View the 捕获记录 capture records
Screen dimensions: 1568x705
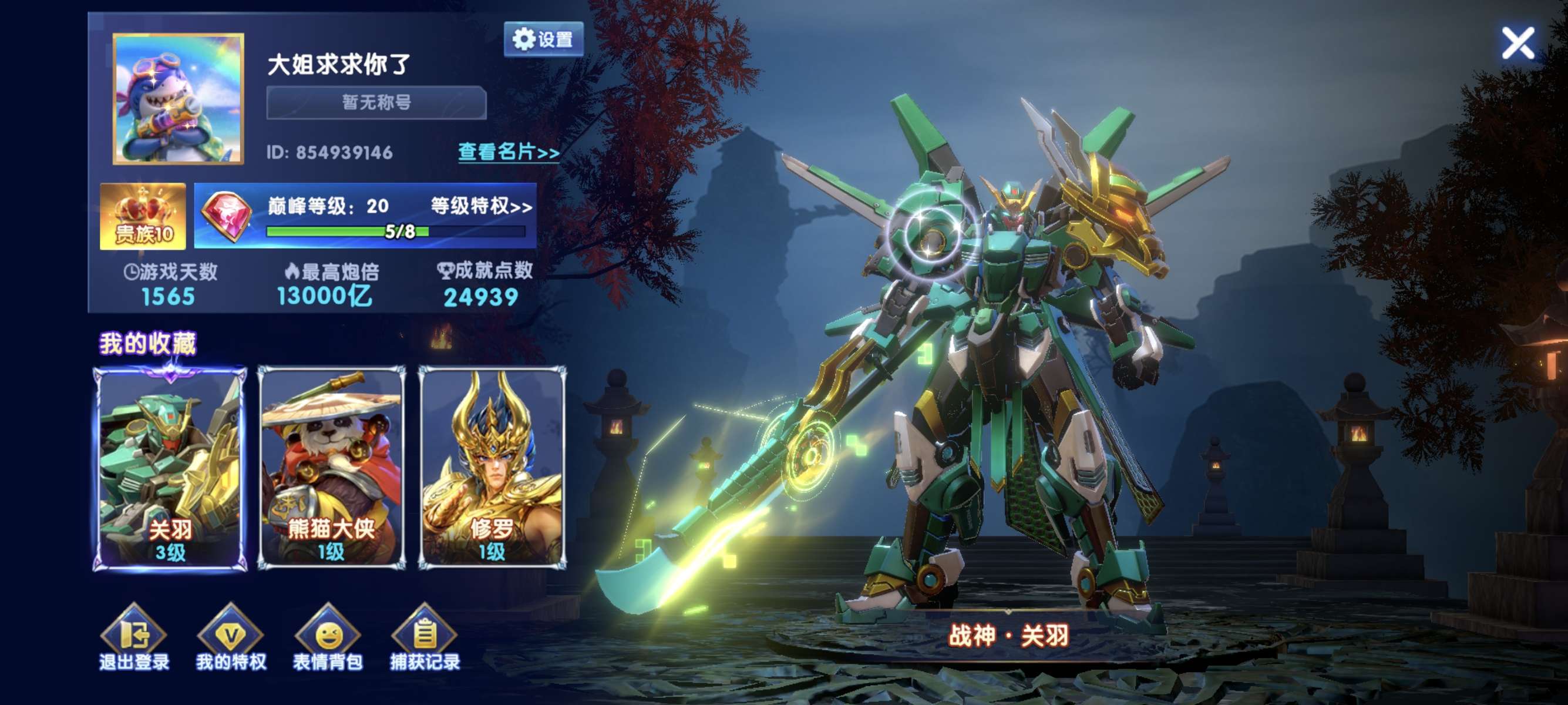[x=425, y=638]
